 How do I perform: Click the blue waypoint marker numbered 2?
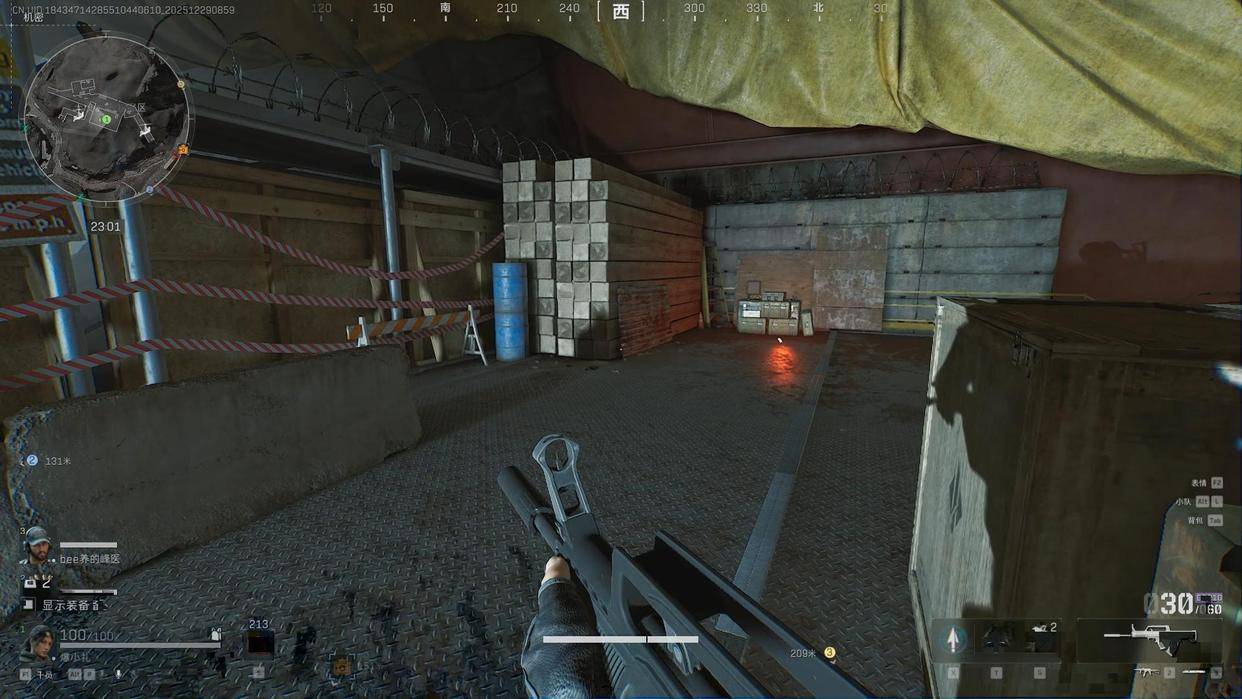pyautogui.click(x=32, y=461)
